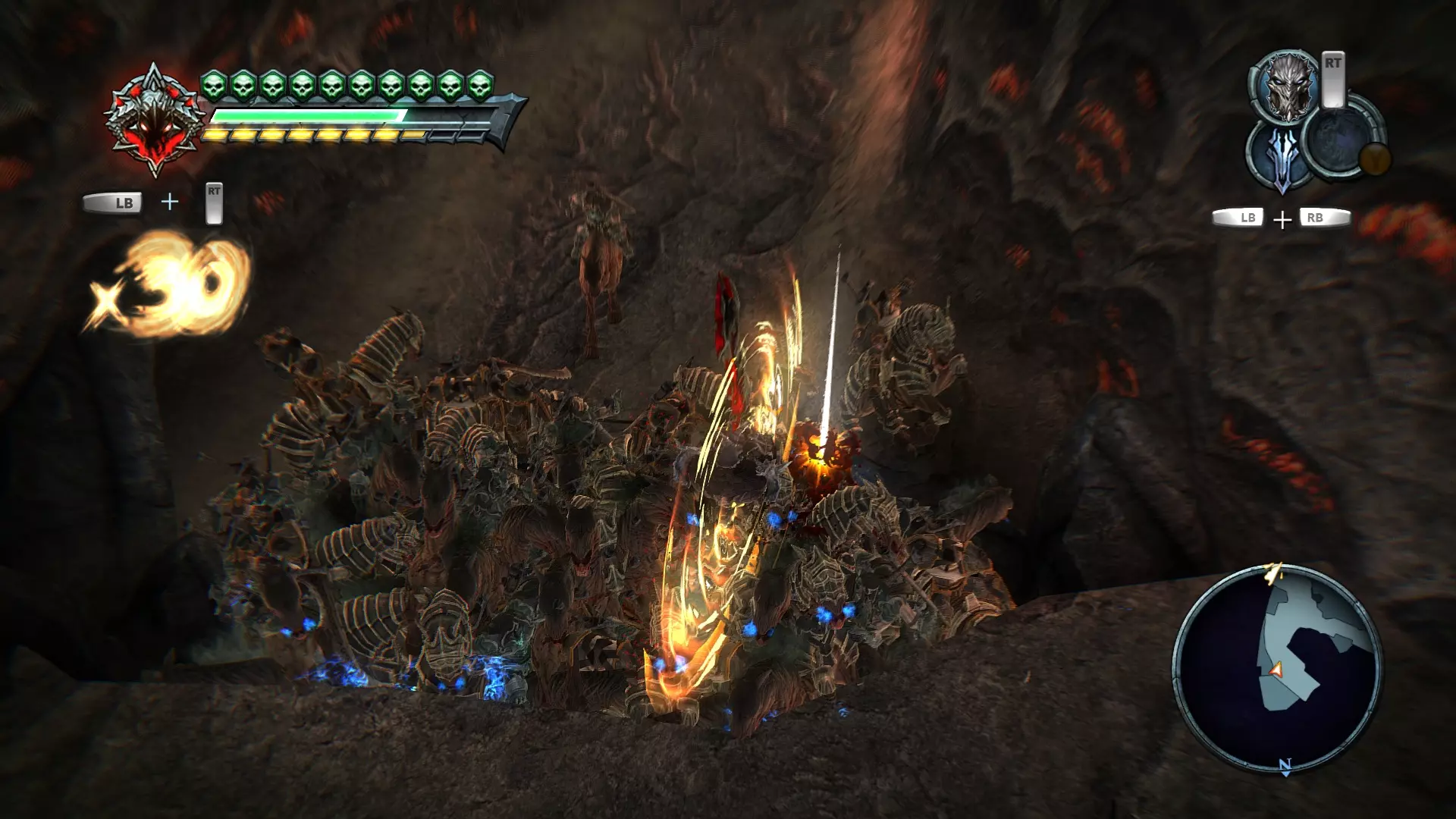Screen dimensions: 1456x819
Task: Click the north marker on the minimap
Action: [x=1285, y=765]
